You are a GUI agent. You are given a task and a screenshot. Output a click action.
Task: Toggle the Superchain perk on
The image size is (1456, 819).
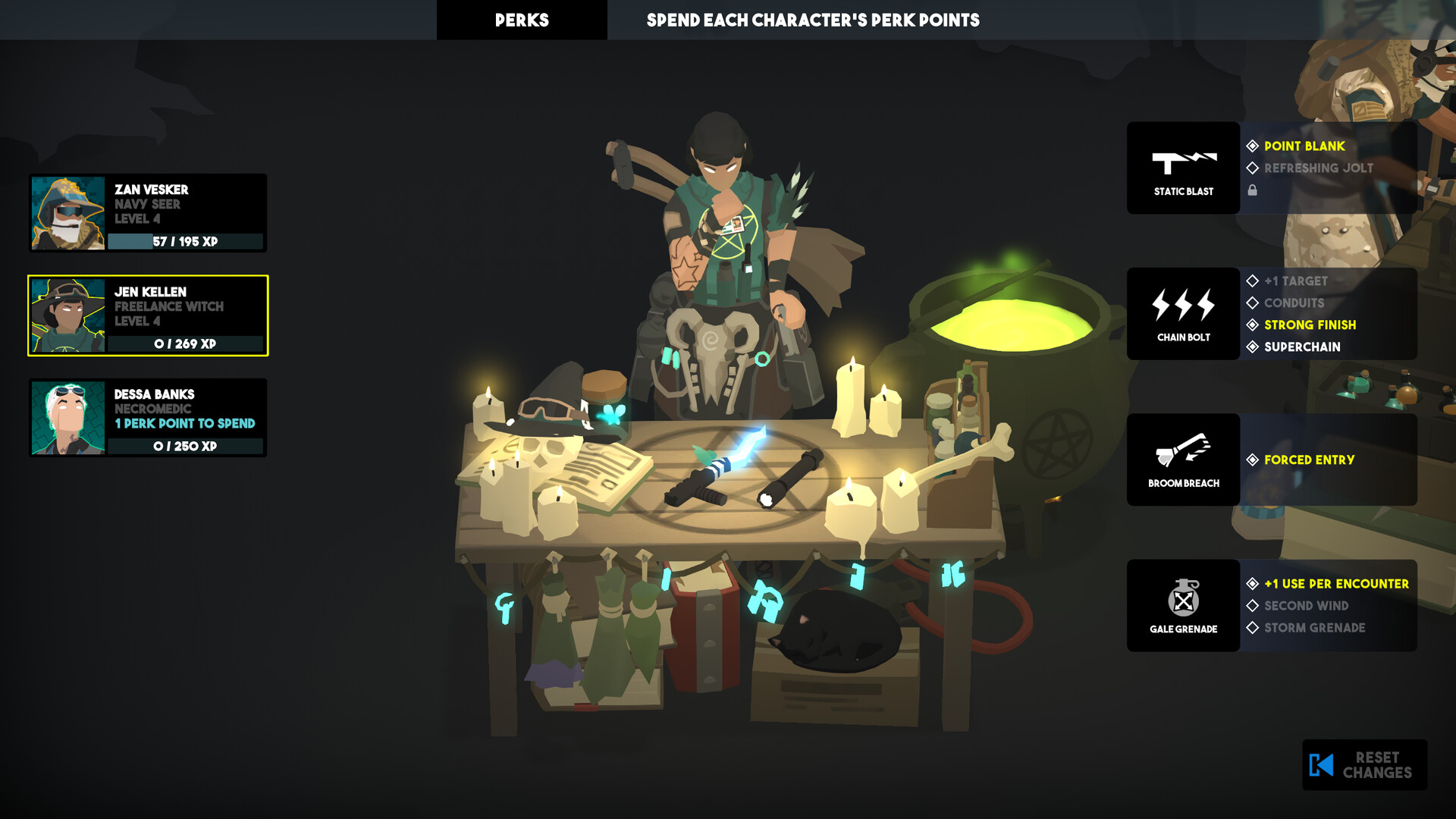coord(1301,347)
